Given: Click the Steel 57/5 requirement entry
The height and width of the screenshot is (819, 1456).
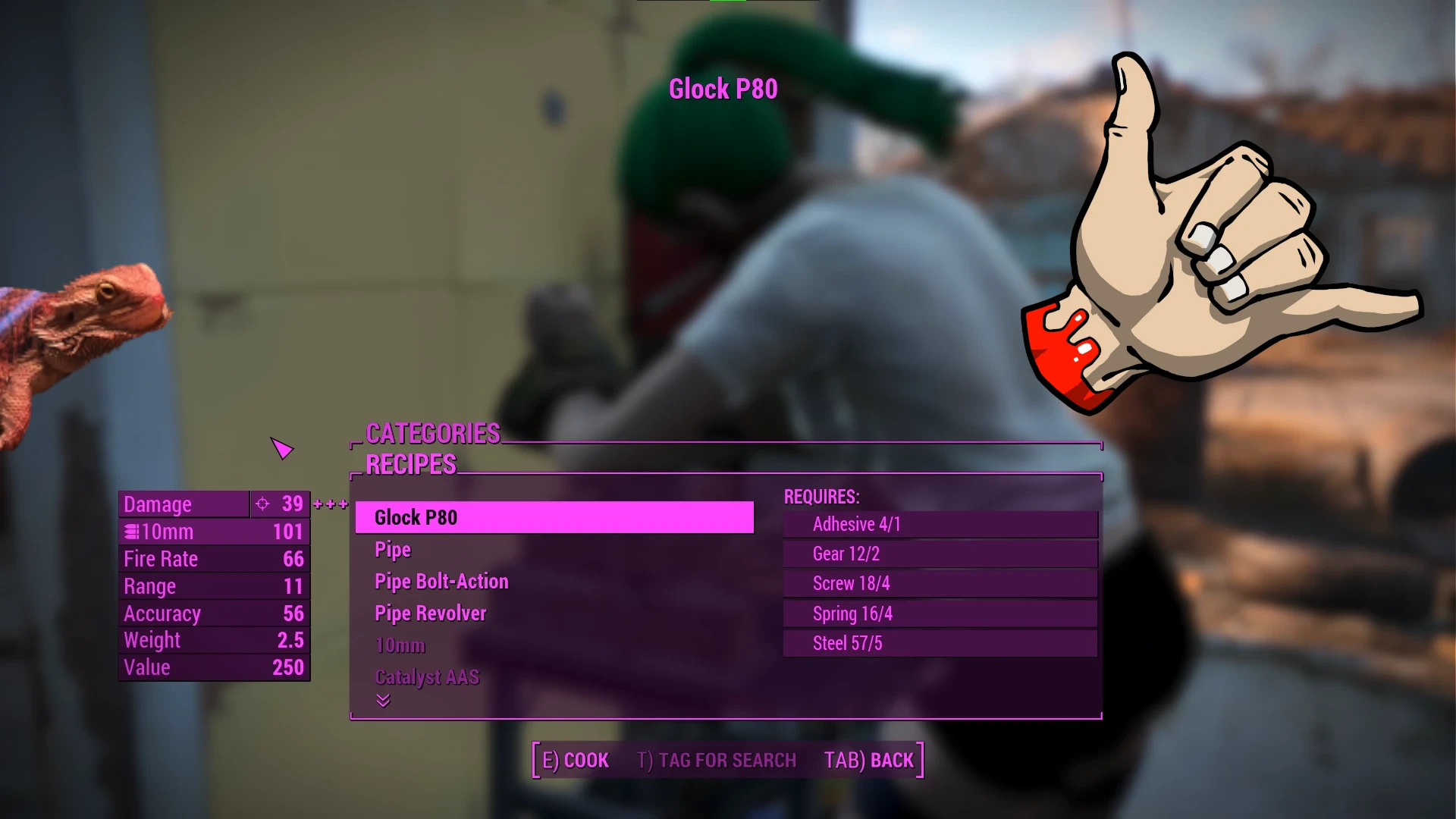Looking at the screenshot, I should coord(940,643).
